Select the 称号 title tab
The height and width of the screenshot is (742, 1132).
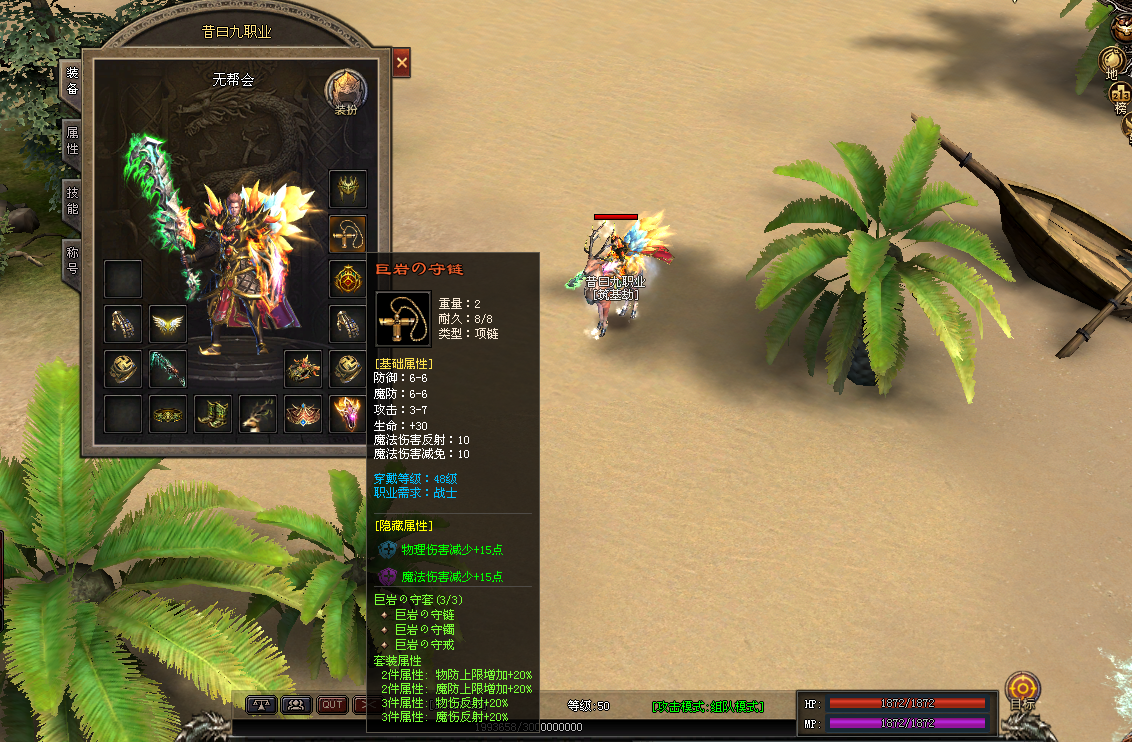coord(72,260)
